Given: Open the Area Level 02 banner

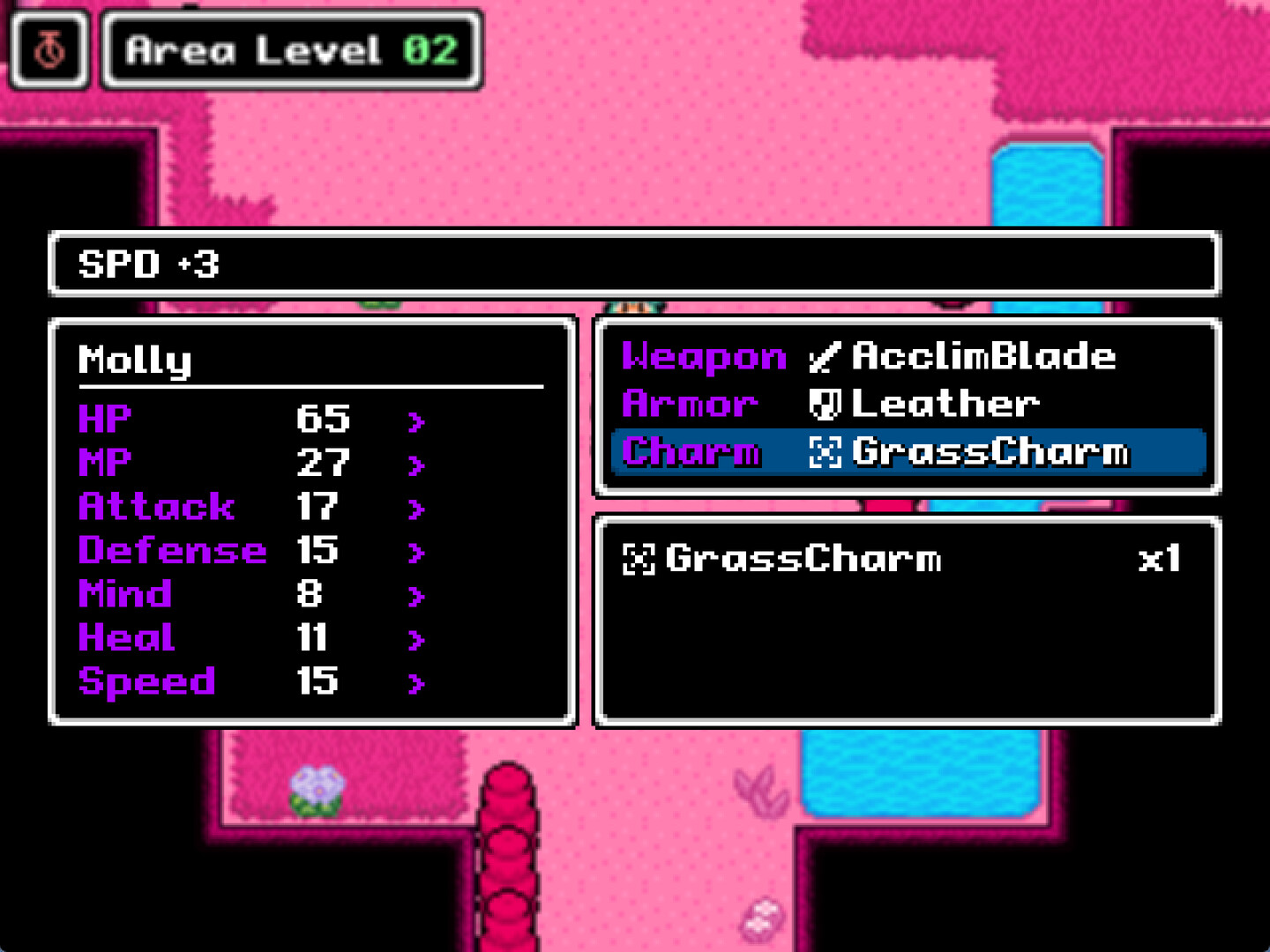Looking at the screenshot, I should 291,50.
